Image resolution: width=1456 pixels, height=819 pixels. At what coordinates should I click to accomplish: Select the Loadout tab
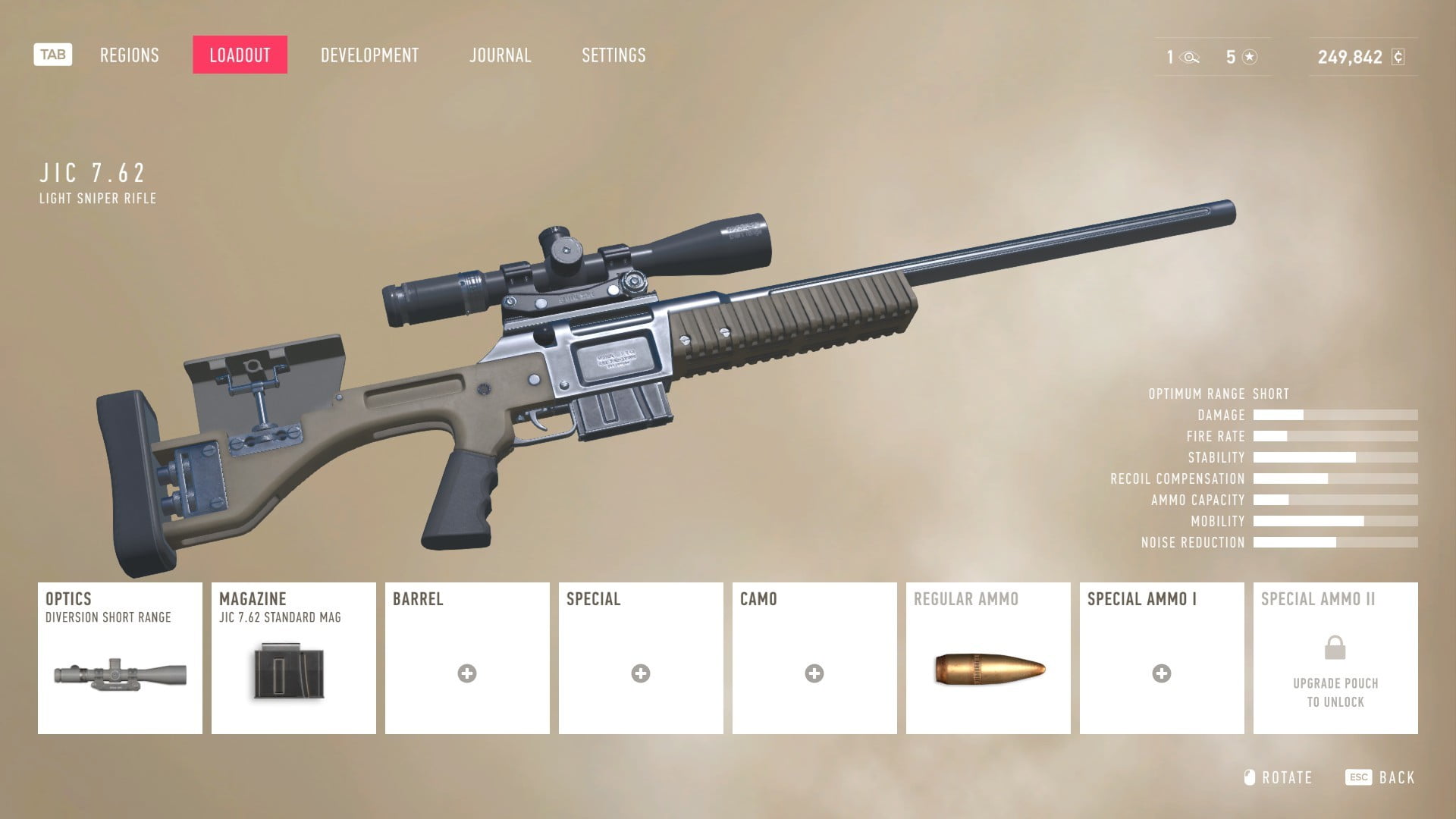(x=240, y=55)
